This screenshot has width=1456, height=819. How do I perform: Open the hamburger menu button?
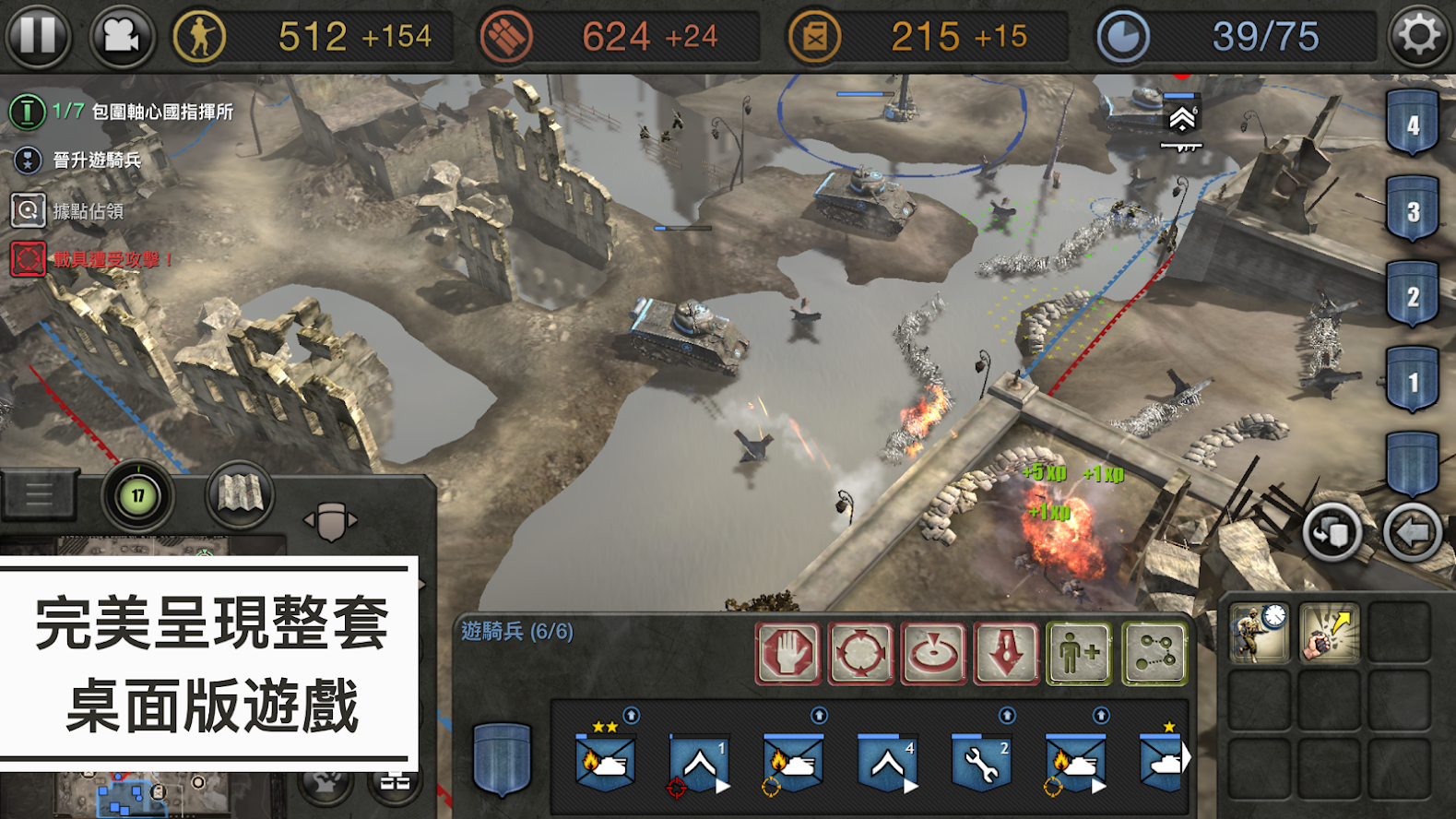tap(39, 495)
